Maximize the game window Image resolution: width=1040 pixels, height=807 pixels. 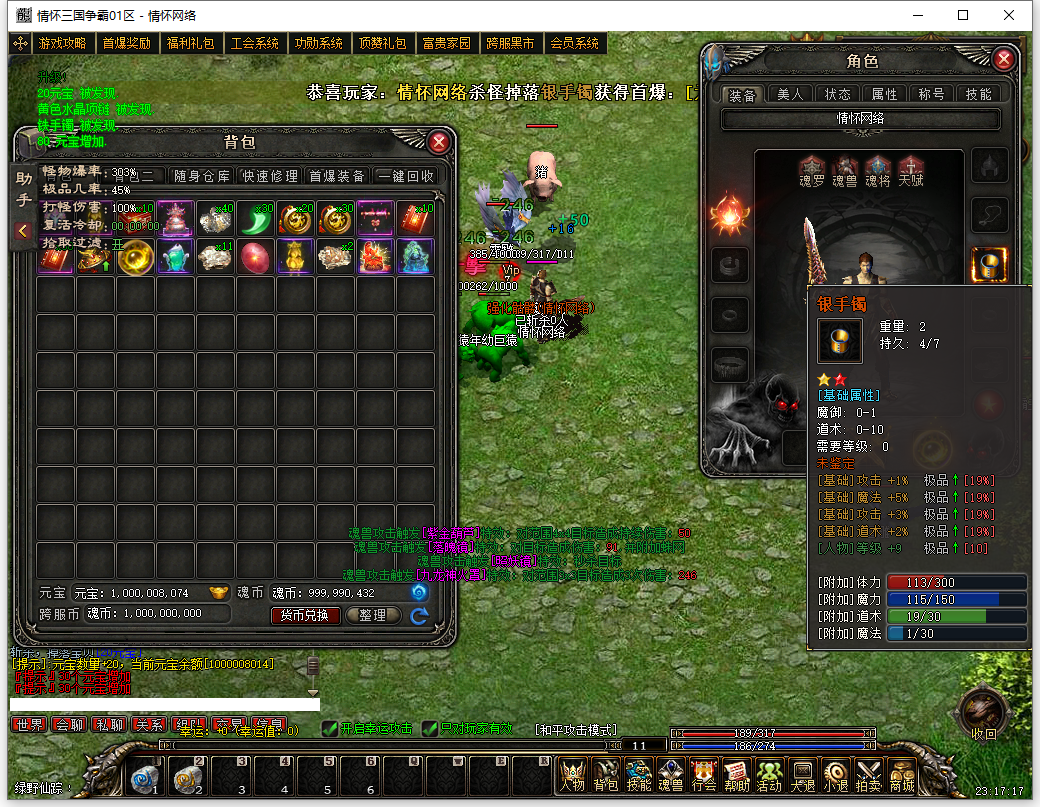[963, 15]
